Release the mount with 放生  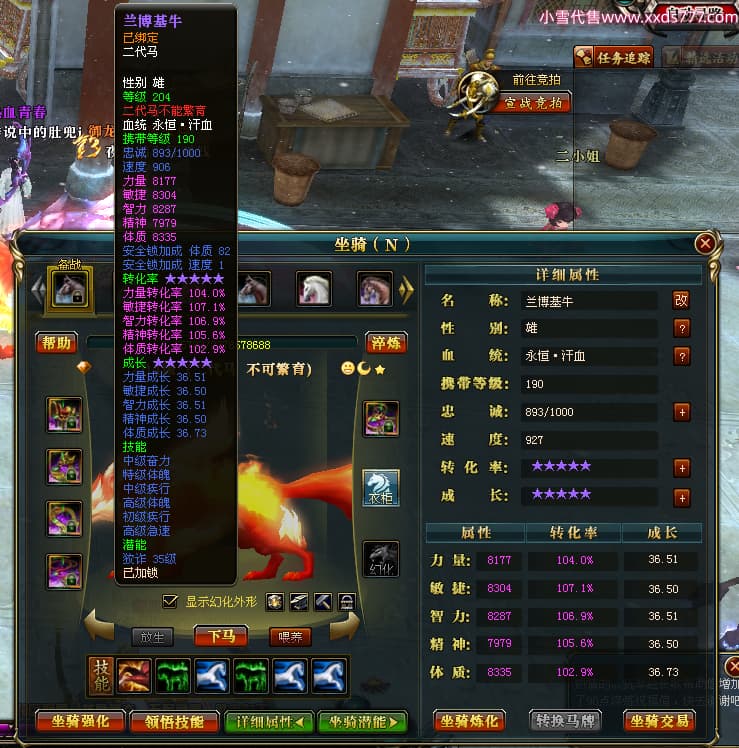(x=151, y=636)
